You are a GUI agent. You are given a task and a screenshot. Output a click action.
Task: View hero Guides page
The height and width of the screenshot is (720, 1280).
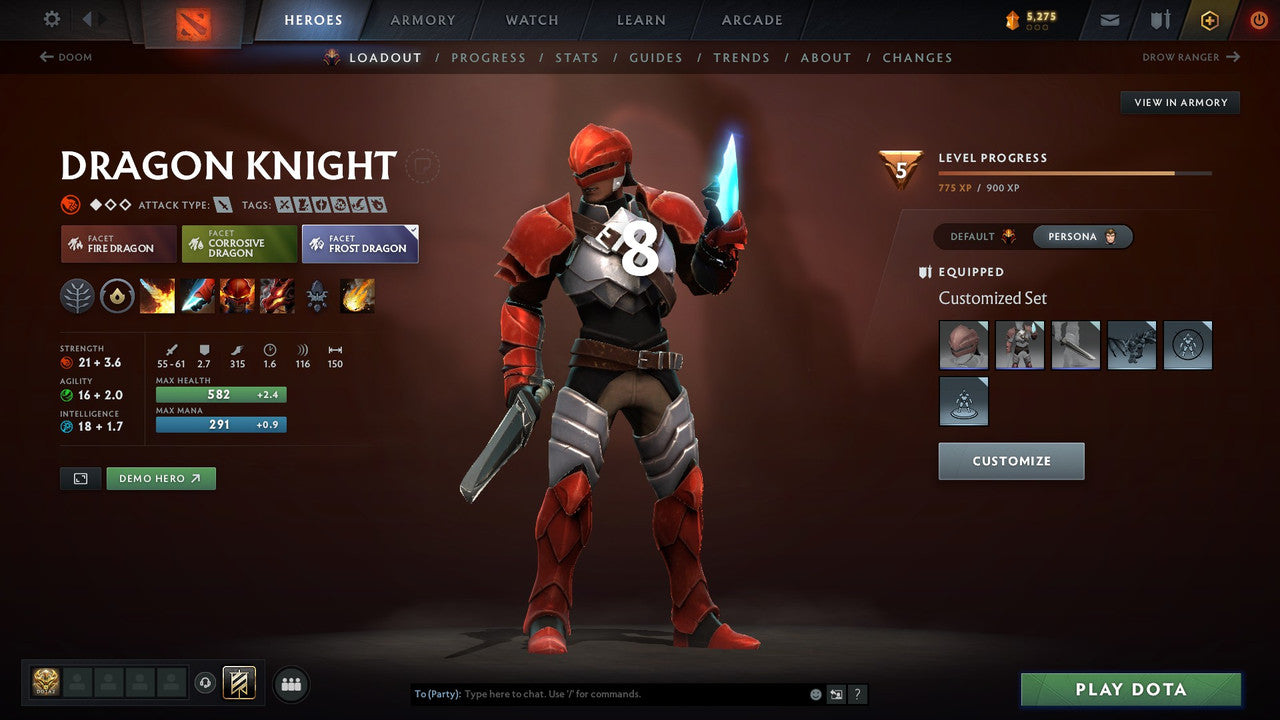point(656,58)
